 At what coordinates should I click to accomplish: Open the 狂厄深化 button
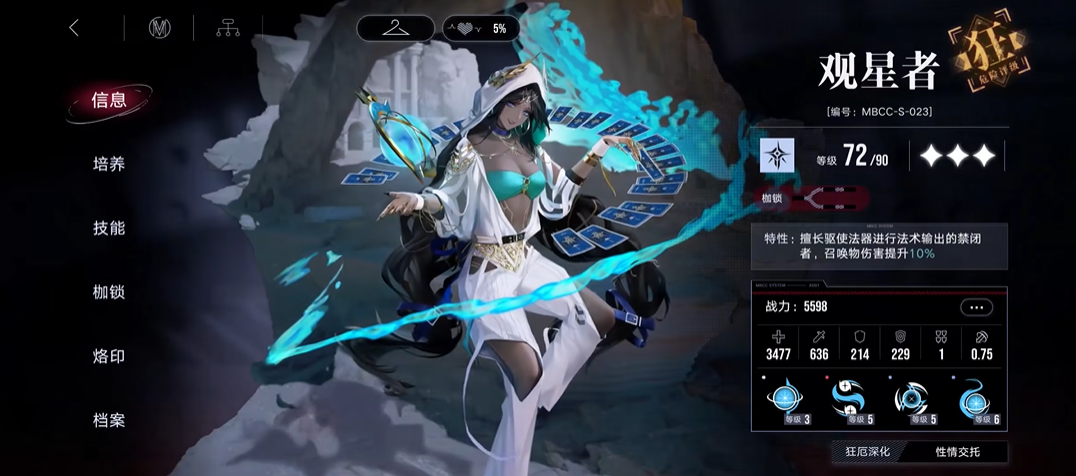pos(866,452)
